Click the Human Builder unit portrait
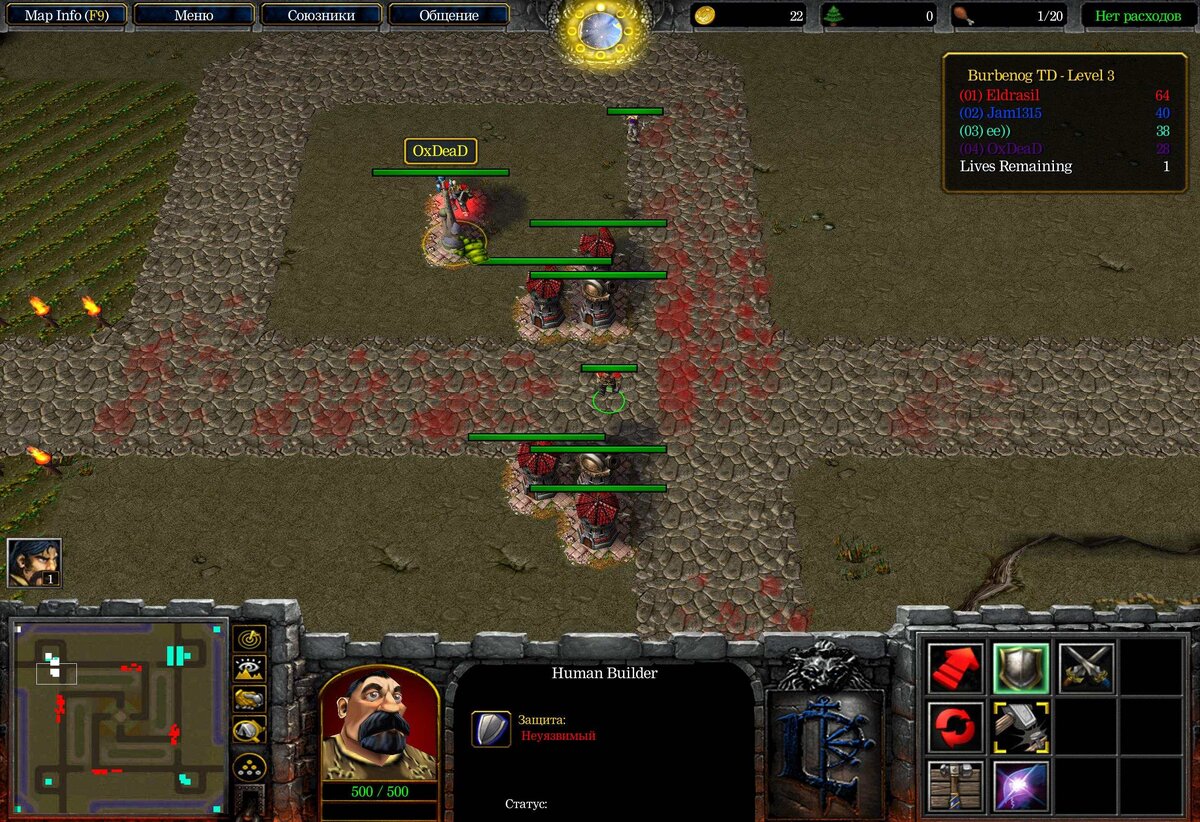The height and width of the screenshot is (822, 1200). tap(380, 723)
